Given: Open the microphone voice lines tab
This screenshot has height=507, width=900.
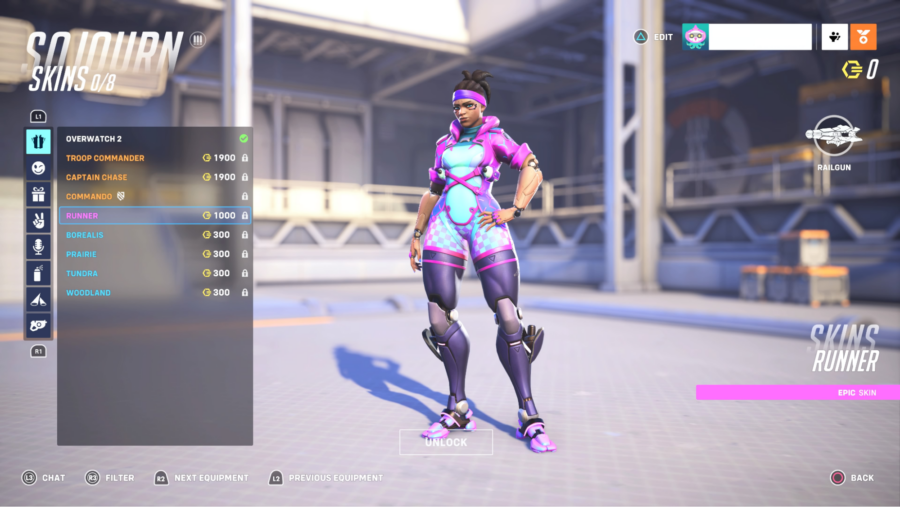Looking at the screenshot, I should (x=38, y=246).
